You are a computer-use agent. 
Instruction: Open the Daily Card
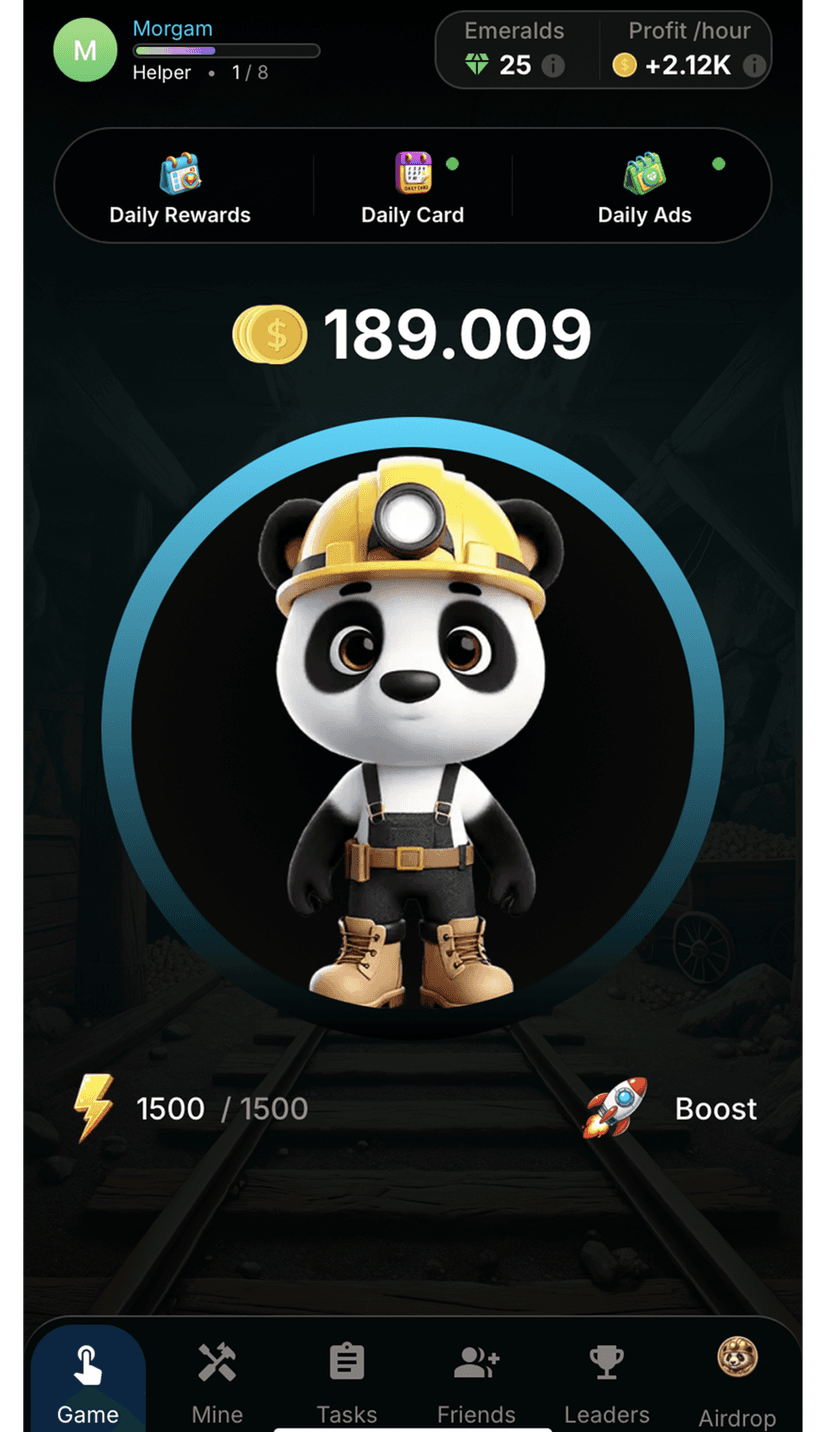[x=412, y=187]
